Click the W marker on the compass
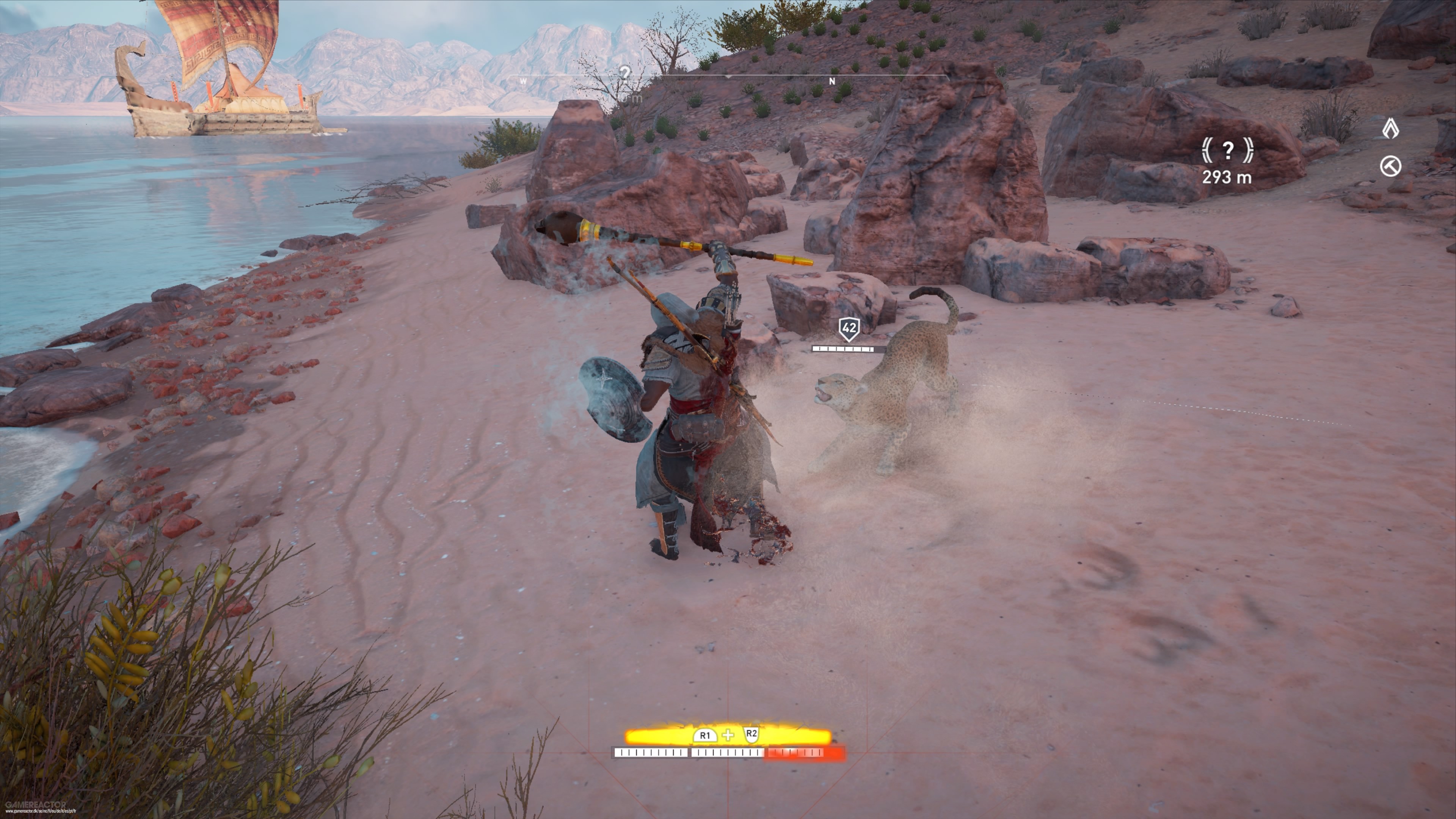This screenshot has height=819, width=1456. (x=523, y=82)
